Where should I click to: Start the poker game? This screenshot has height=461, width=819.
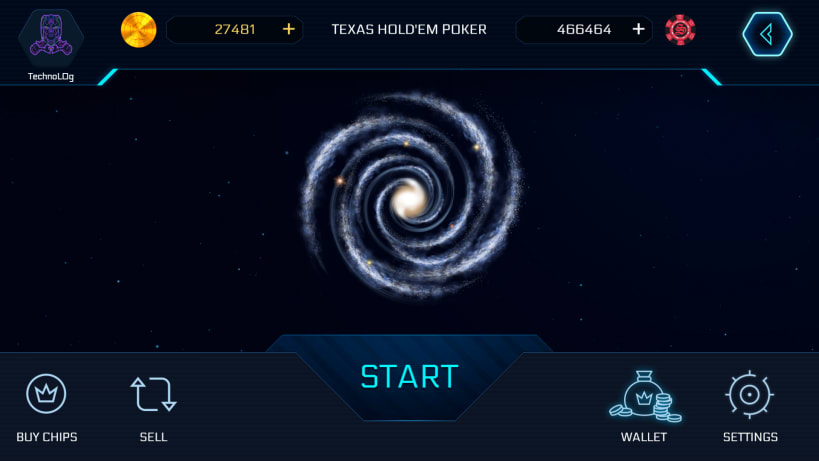[x=409, y=377]
